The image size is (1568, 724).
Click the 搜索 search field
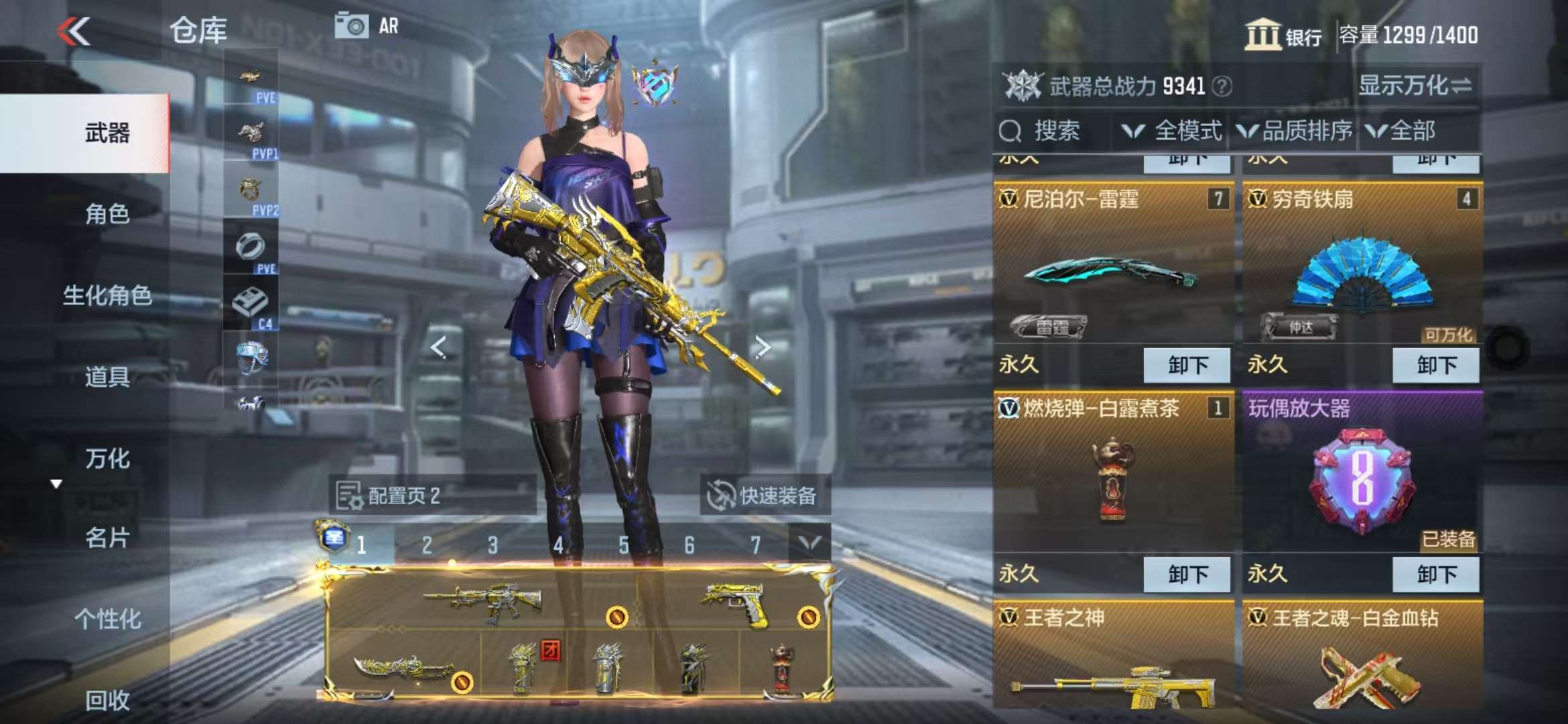[1055, 131]
